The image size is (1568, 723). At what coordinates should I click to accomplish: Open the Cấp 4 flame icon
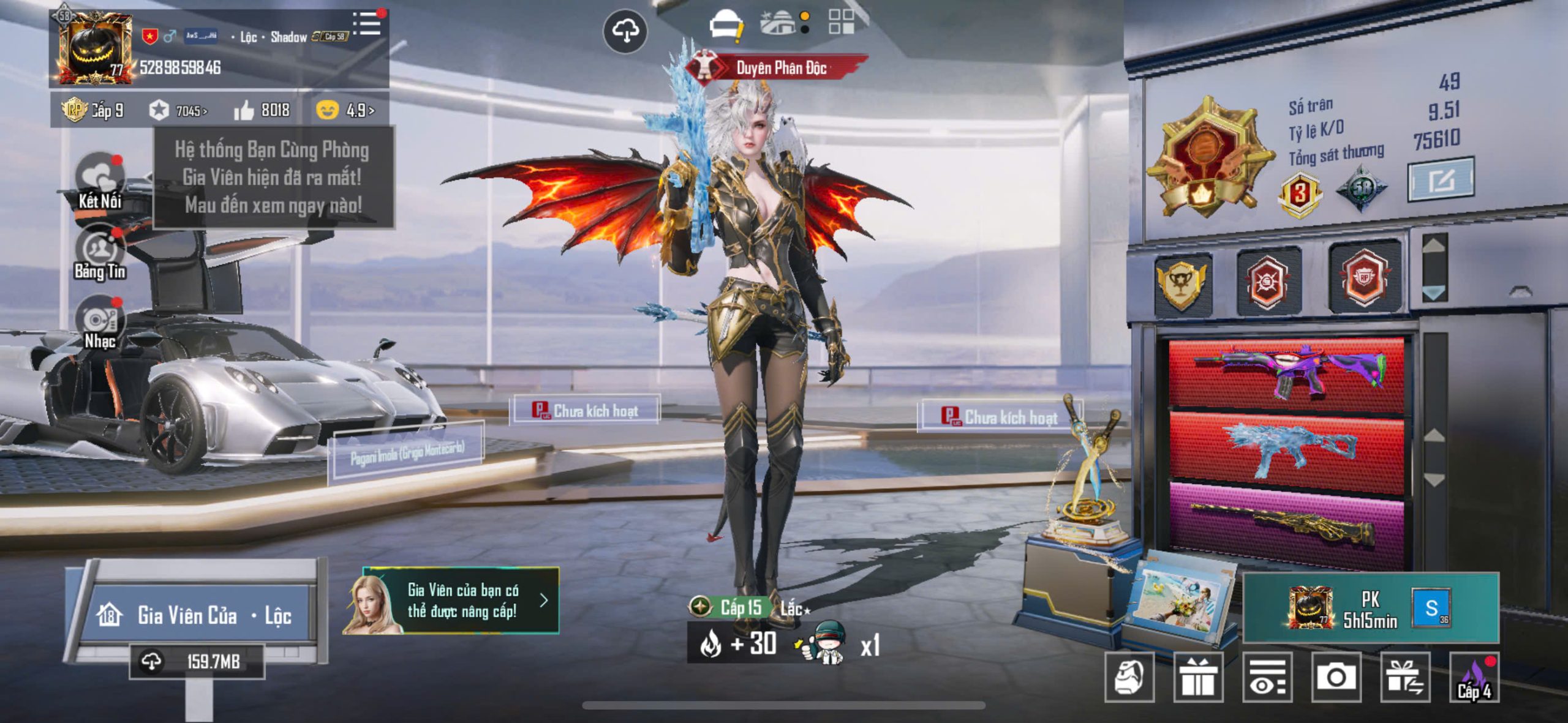(x=1475, y=678)
